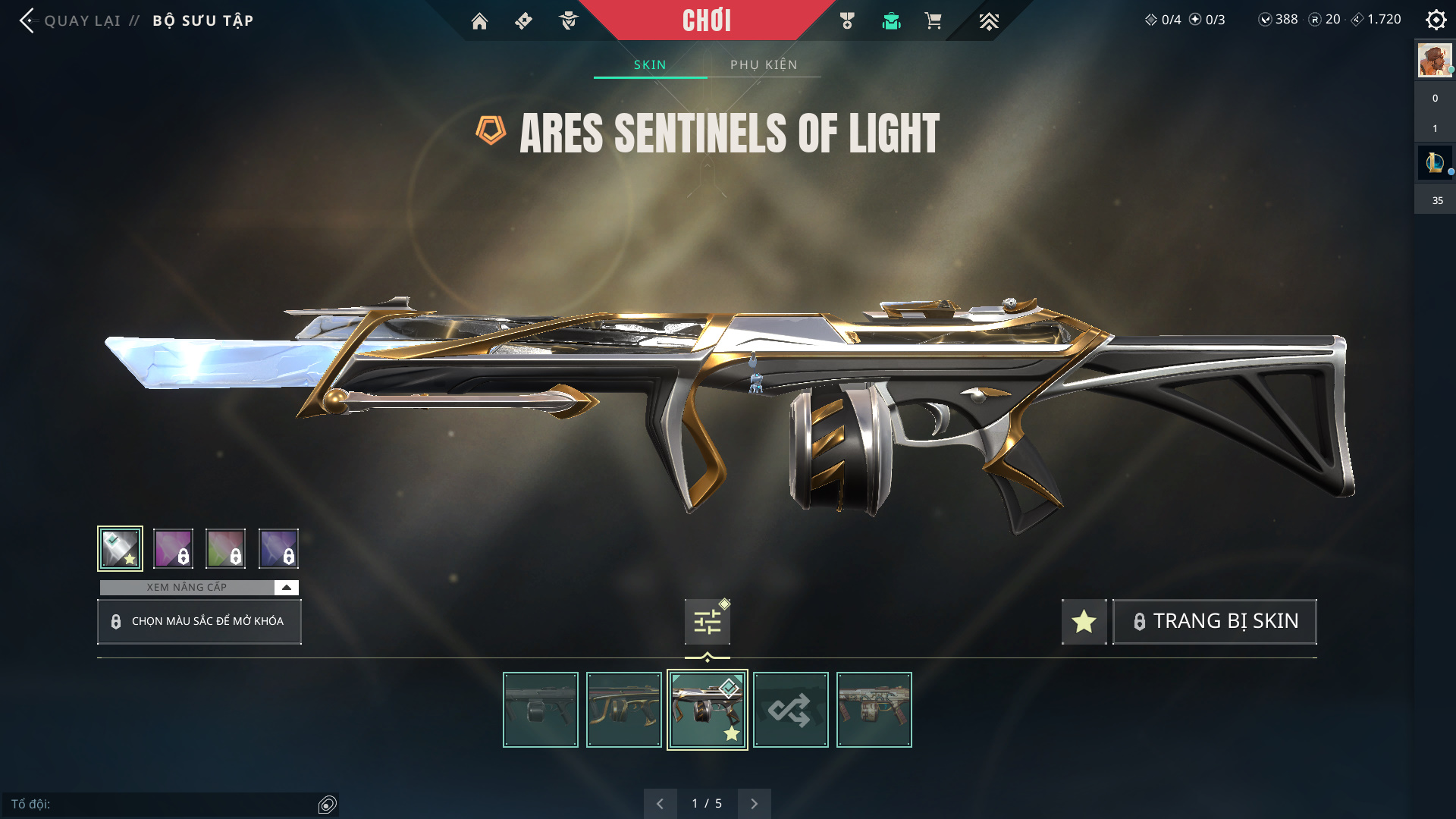Go to the next skin page arrow
This screenshot has height=819, width=1456.
754,804
